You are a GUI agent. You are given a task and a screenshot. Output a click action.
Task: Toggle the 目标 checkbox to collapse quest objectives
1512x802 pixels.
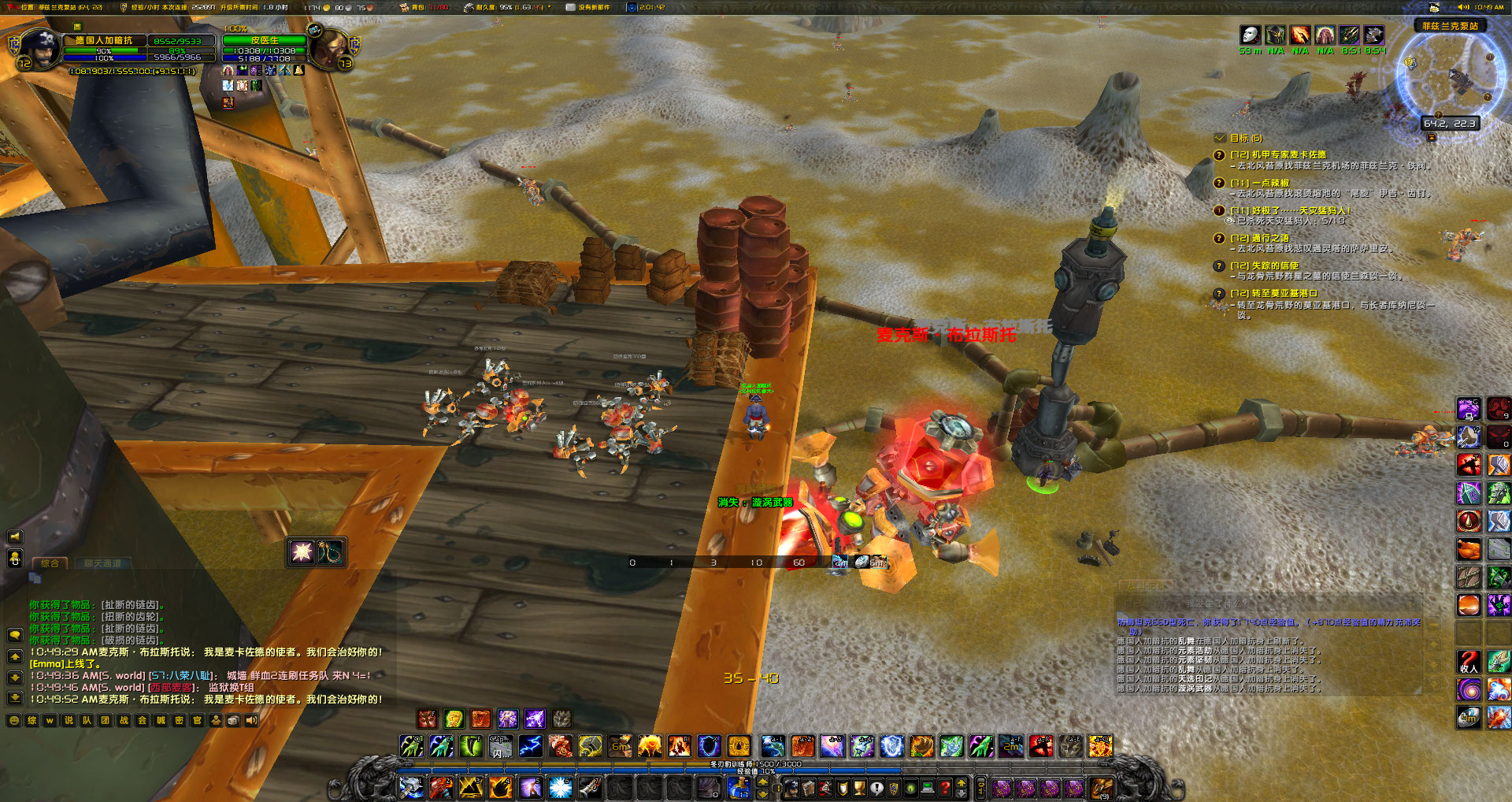[1221, 138]
